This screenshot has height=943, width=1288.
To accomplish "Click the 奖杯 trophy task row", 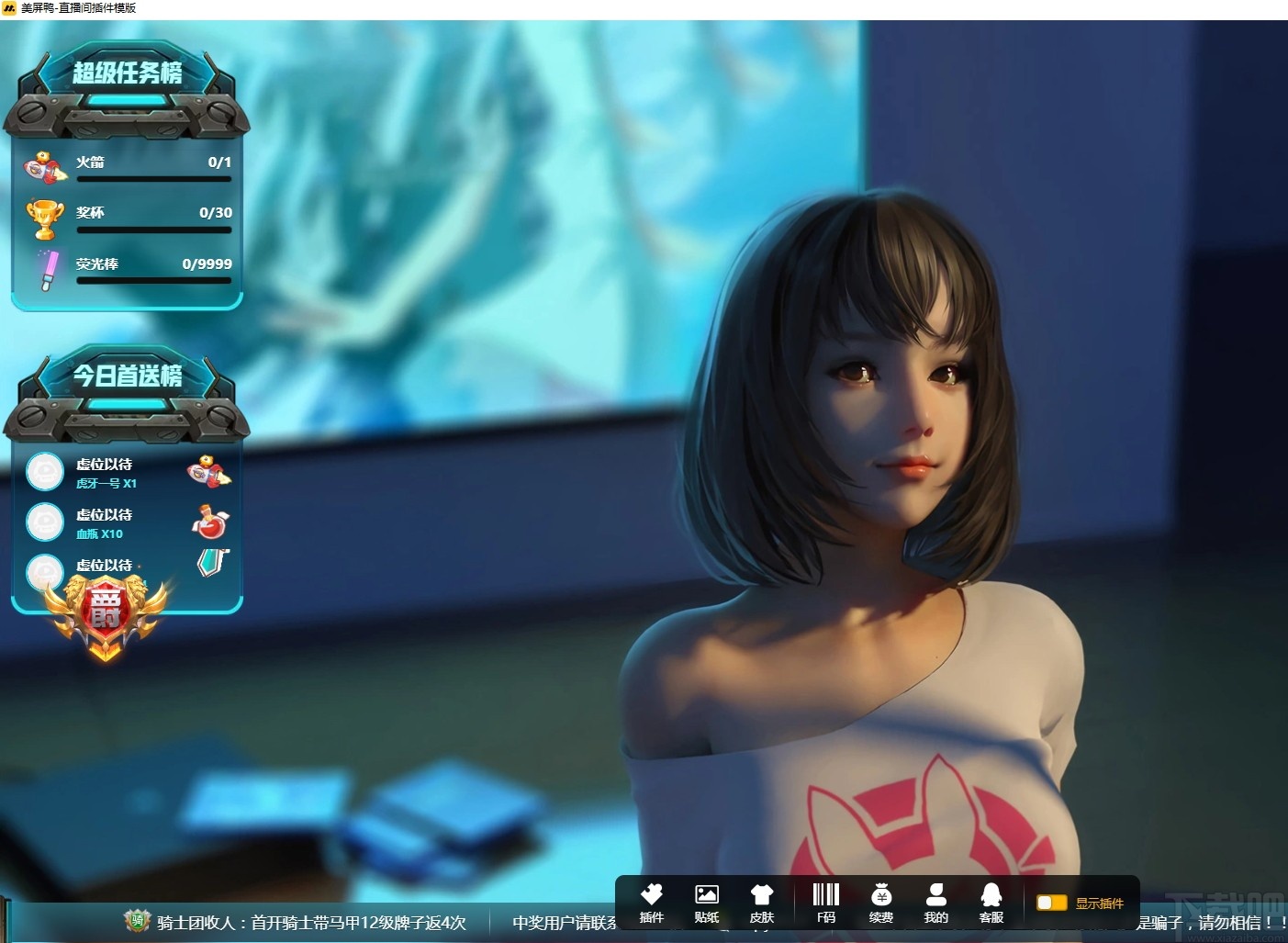I will [x=127, y=216].
